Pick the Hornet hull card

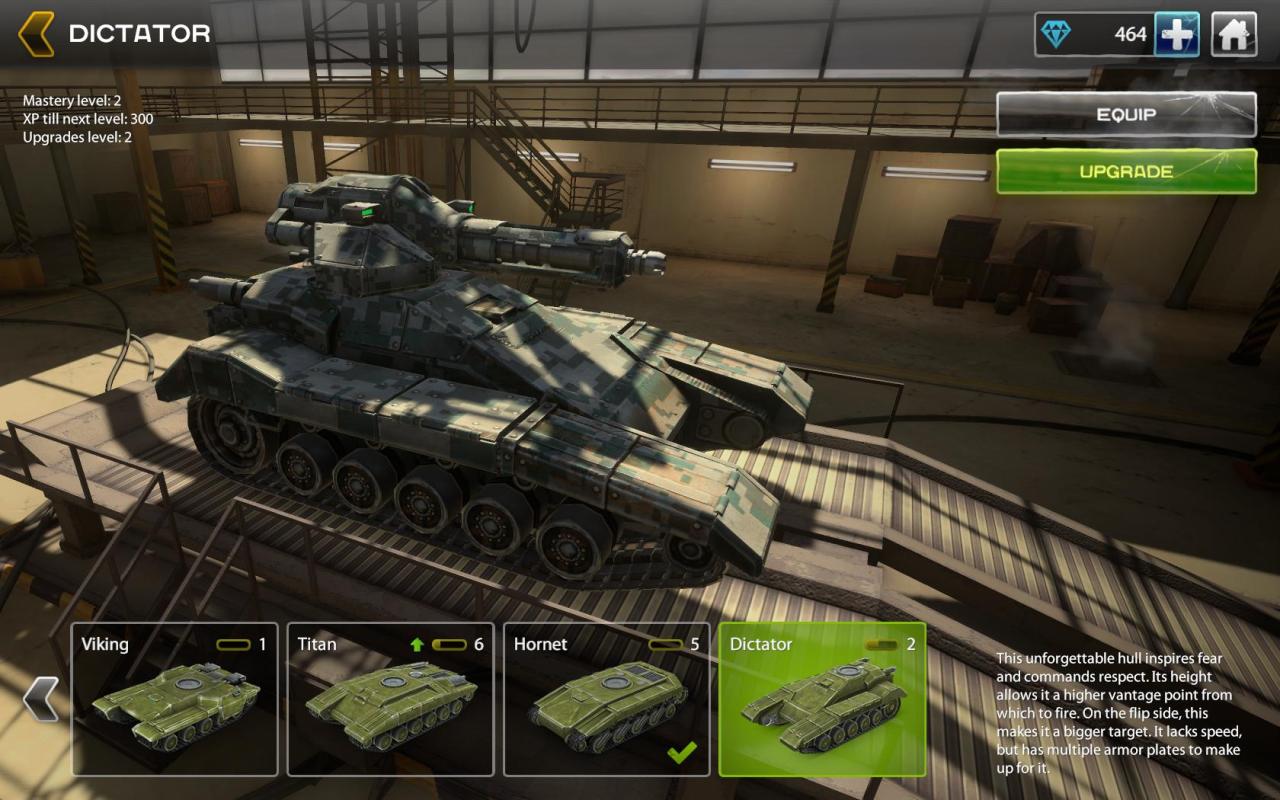[x=606, y=699]
